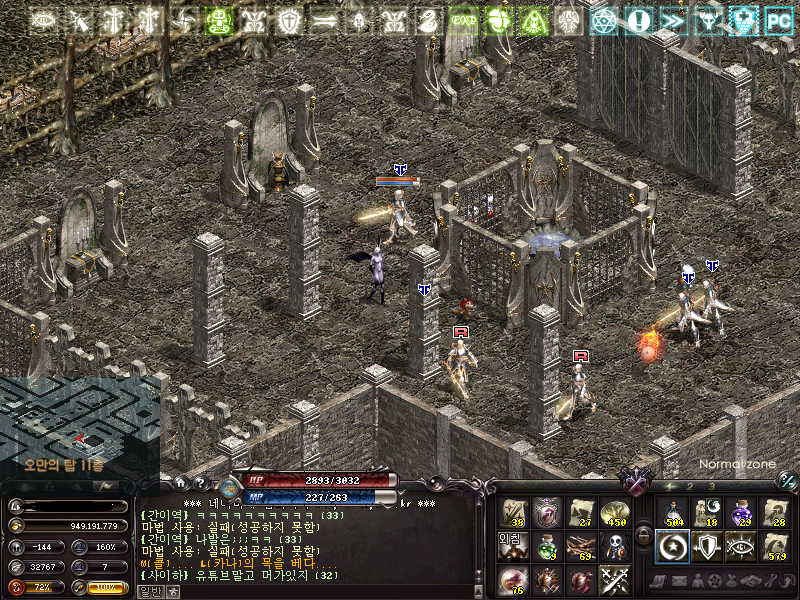Viewport: 800px width, 600px height.
Task: Click the EXP buff icon
Action: point(463,20)
